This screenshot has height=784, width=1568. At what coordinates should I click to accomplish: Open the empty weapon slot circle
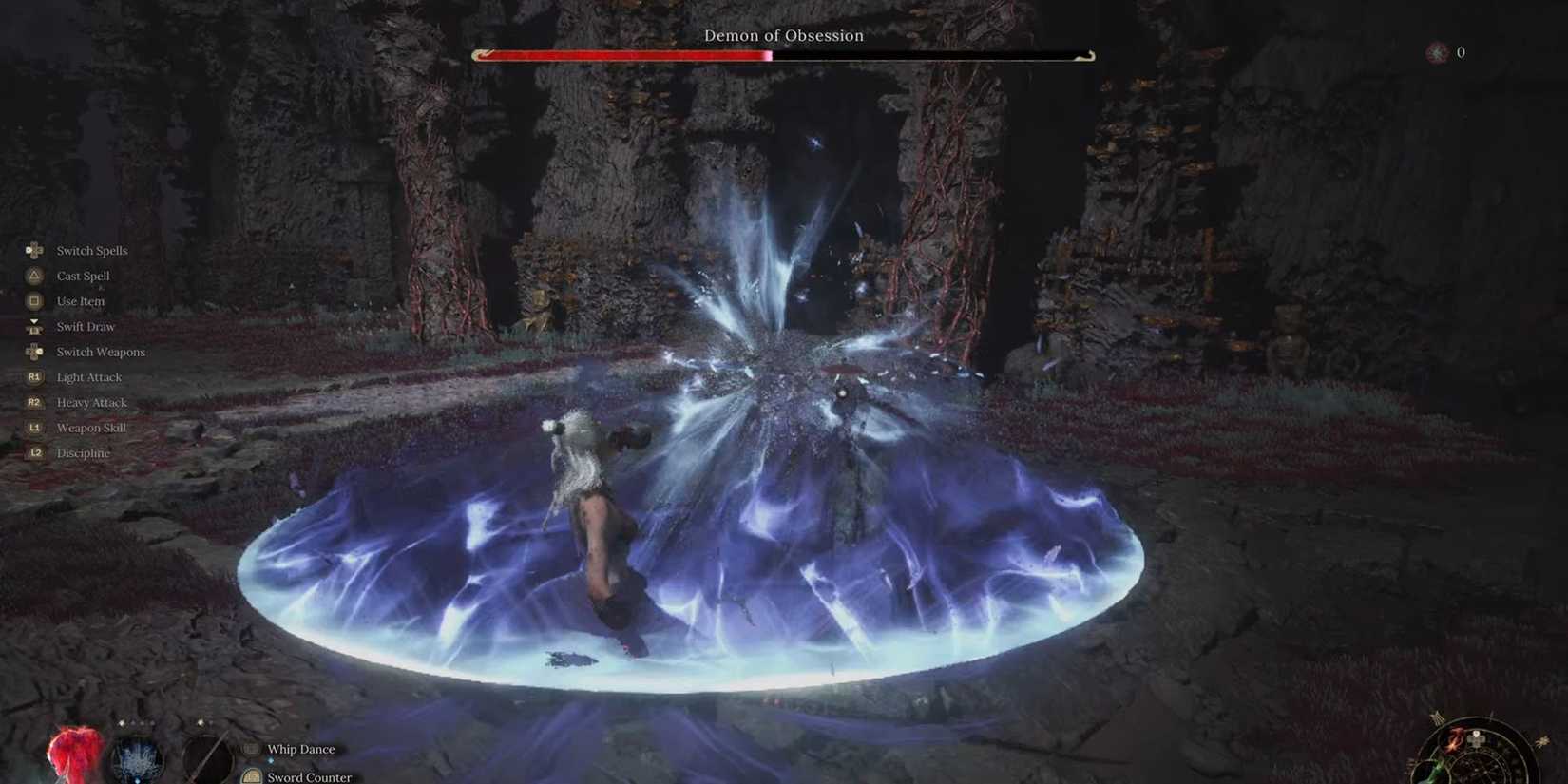(x=207, y=759)
